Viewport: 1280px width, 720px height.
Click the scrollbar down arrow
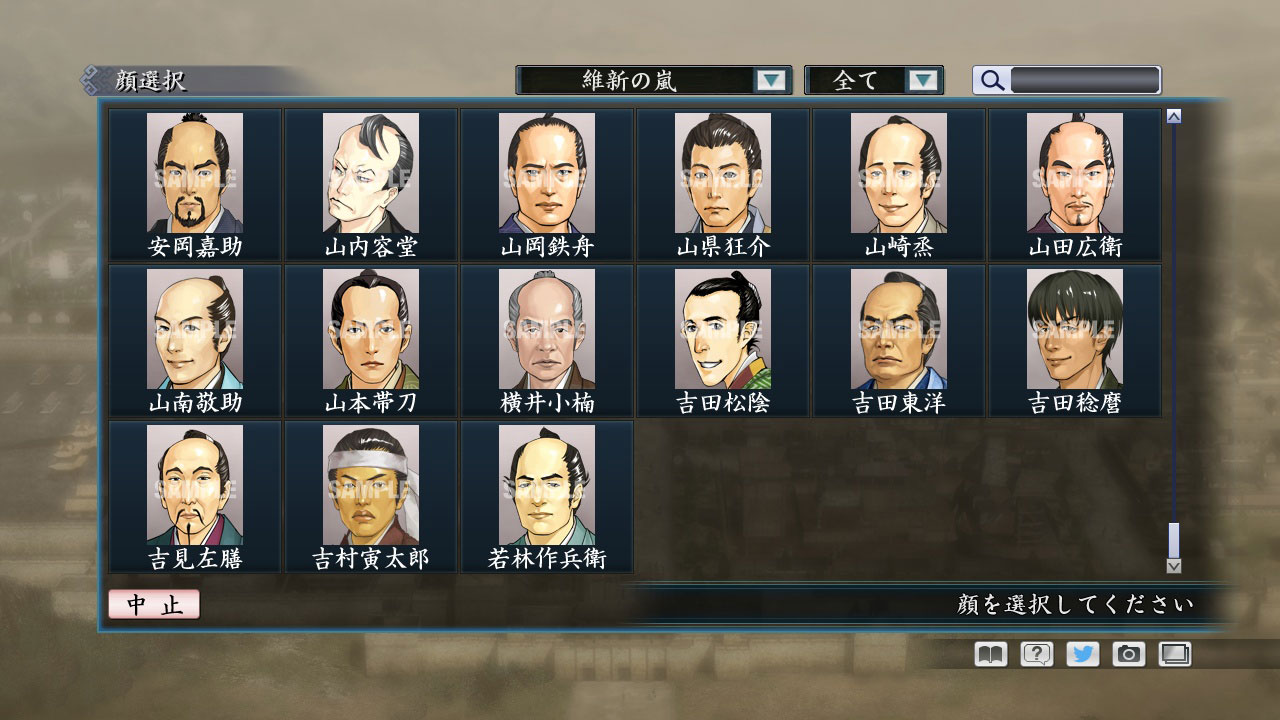point(1172,566)
